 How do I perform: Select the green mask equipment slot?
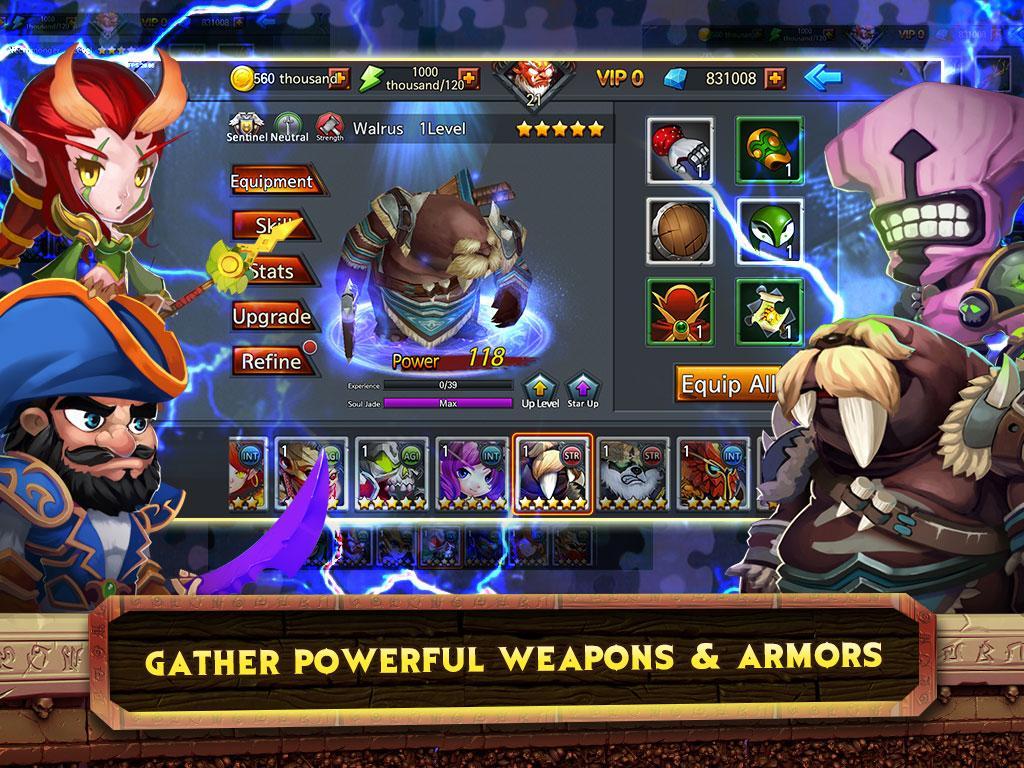pyautogui.click(x=770, y=229)
